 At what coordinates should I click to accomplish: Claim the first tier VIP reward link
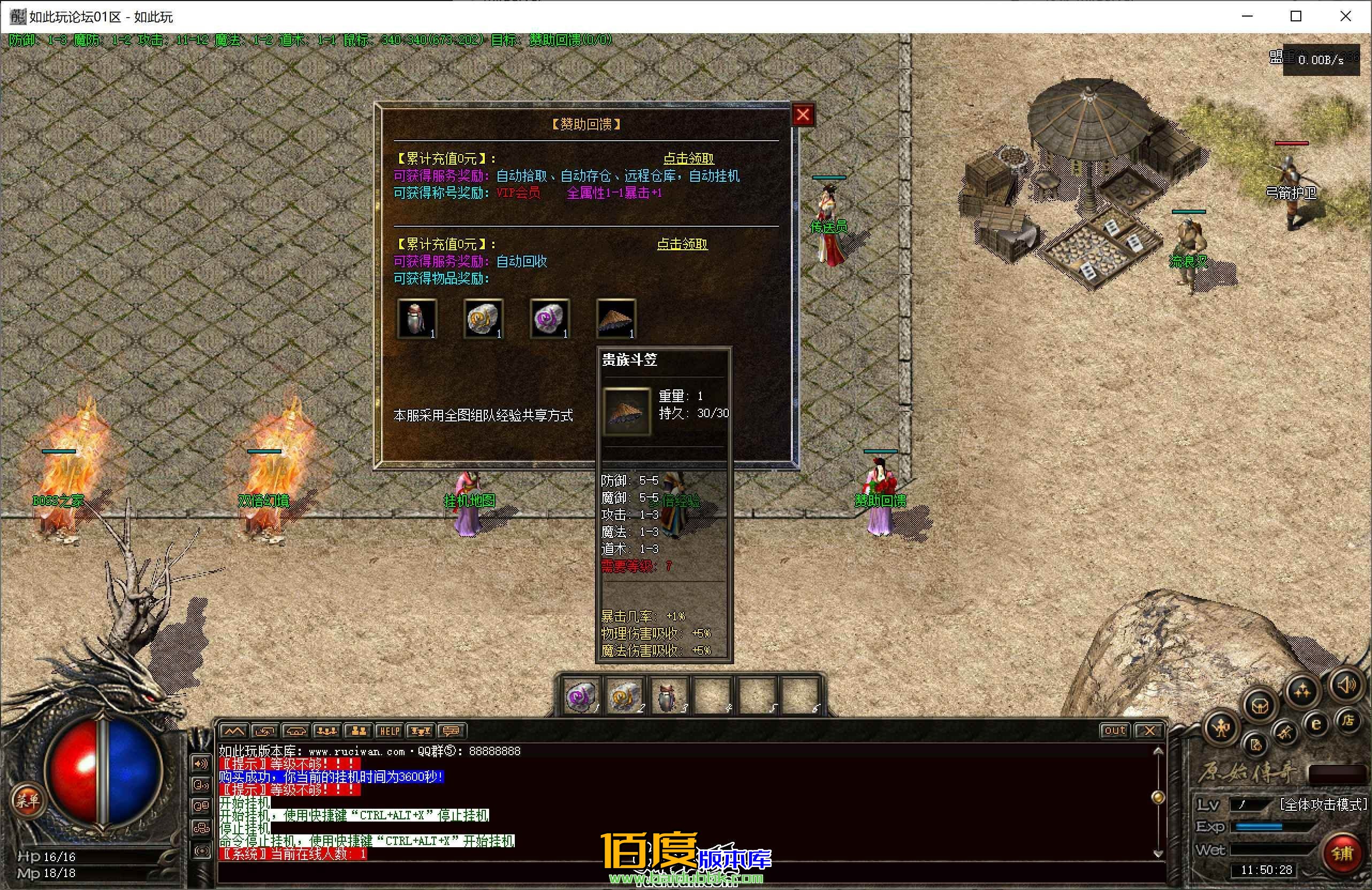tap(688, 158)
